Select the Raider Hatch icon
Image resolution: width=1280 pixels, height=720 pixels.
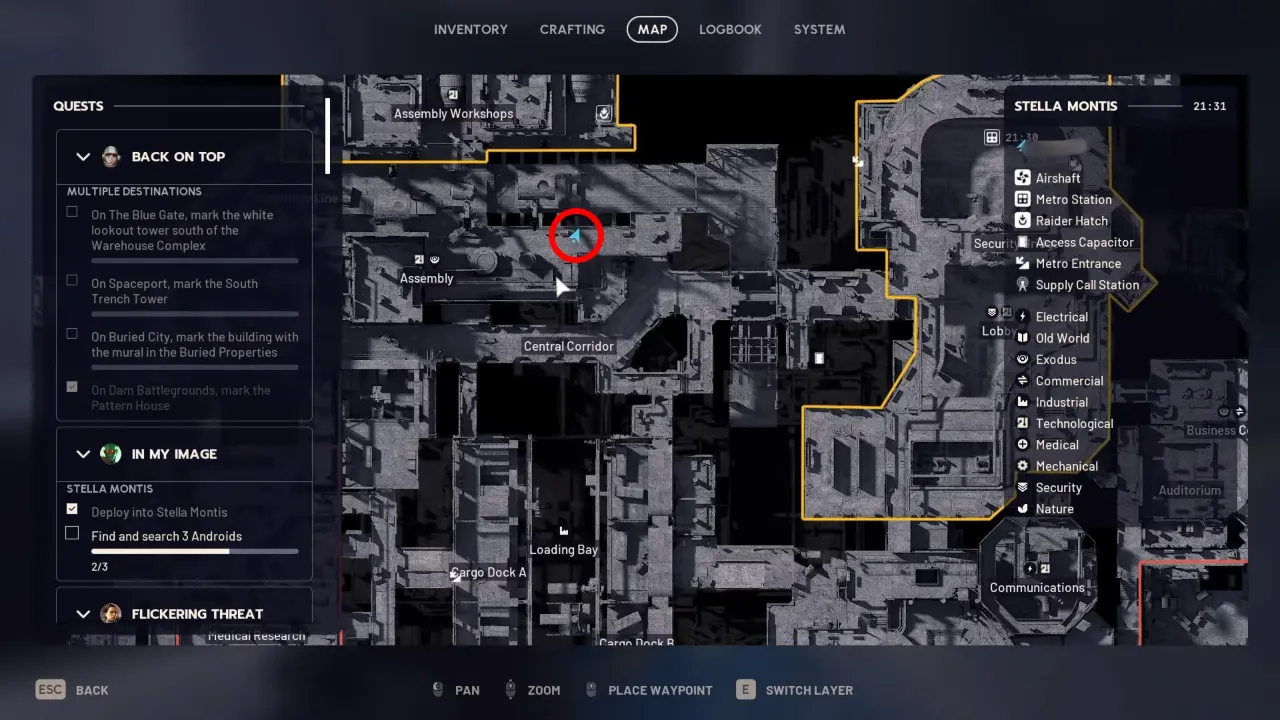click(1021, 220)
